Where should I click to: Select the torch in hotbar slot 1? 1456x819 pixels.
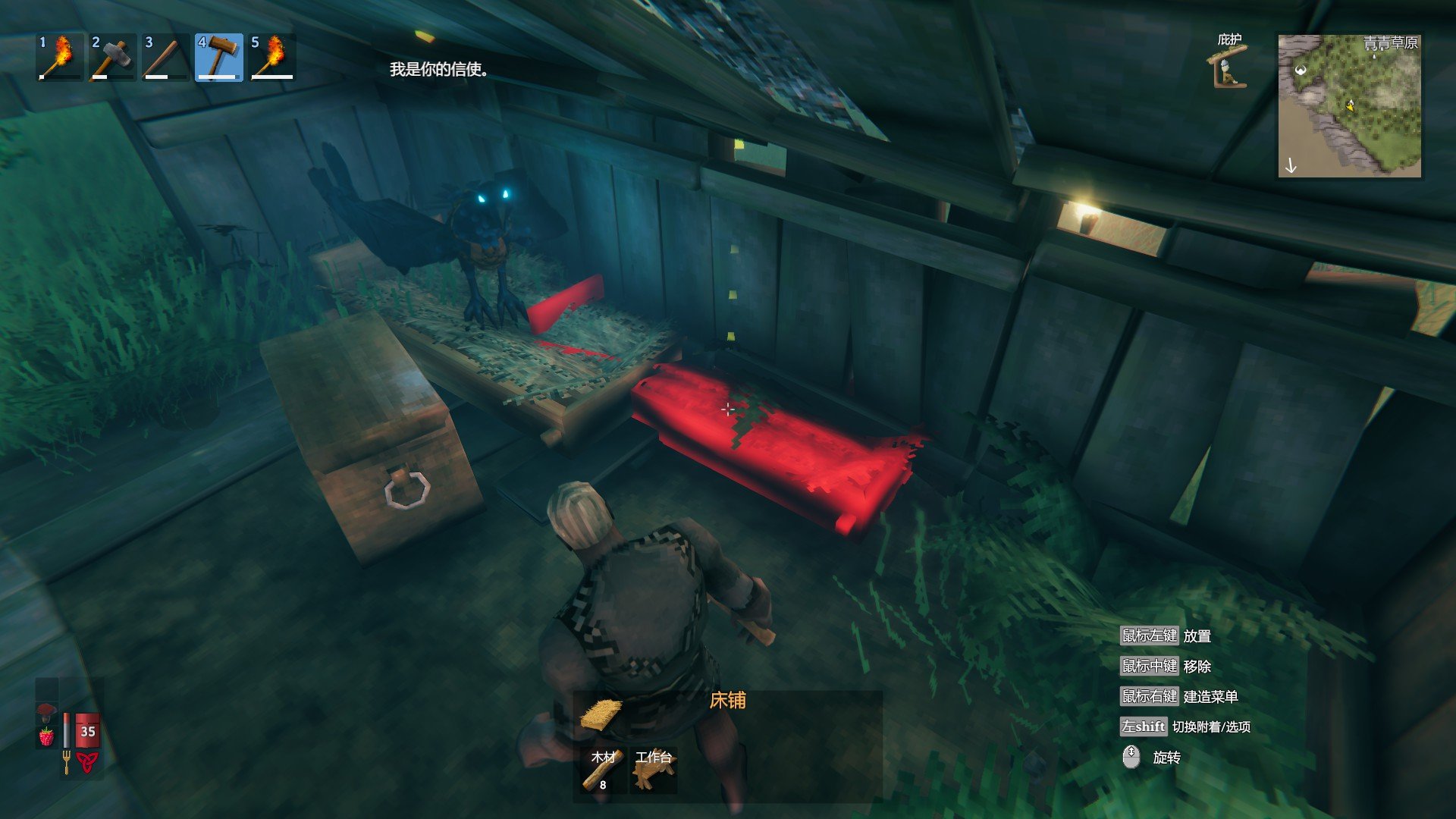(60, 57)
